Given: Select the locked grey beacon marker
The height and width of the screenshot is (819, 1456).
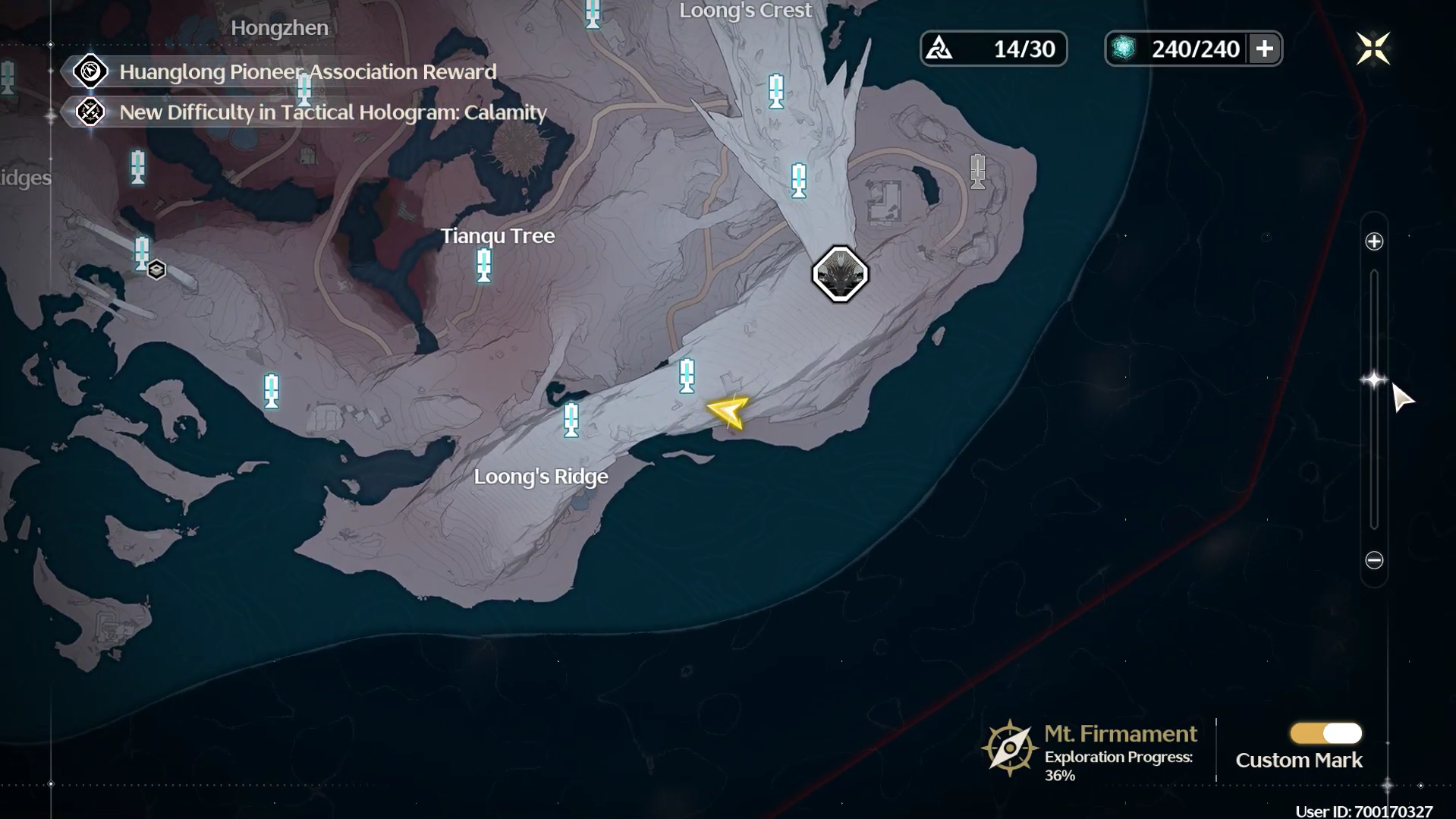Looking at the screenshot, I should pyautogui.click(x=977, y=171).
